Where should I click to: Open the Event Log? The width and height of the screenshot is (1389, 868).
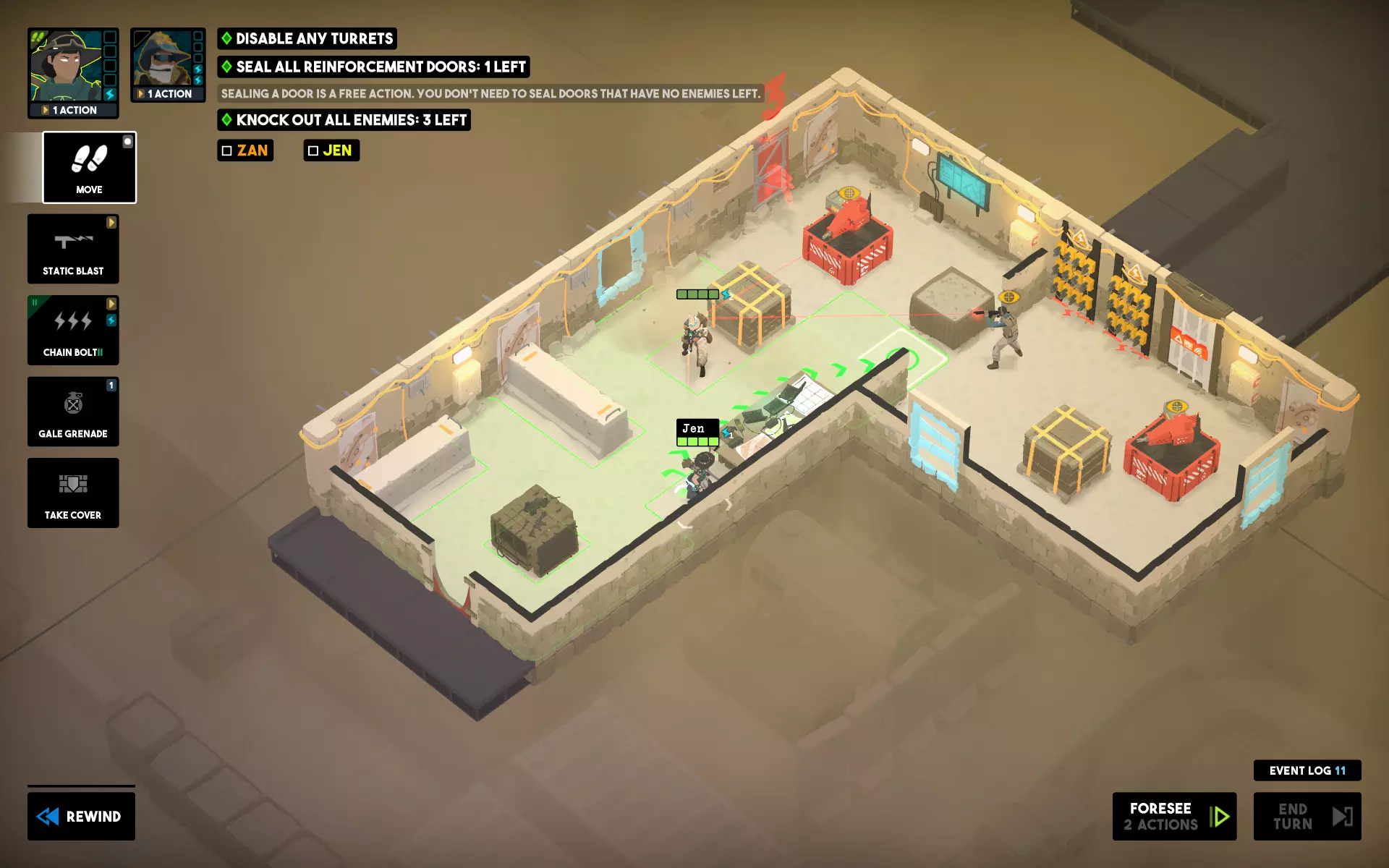pos(1307,770)
